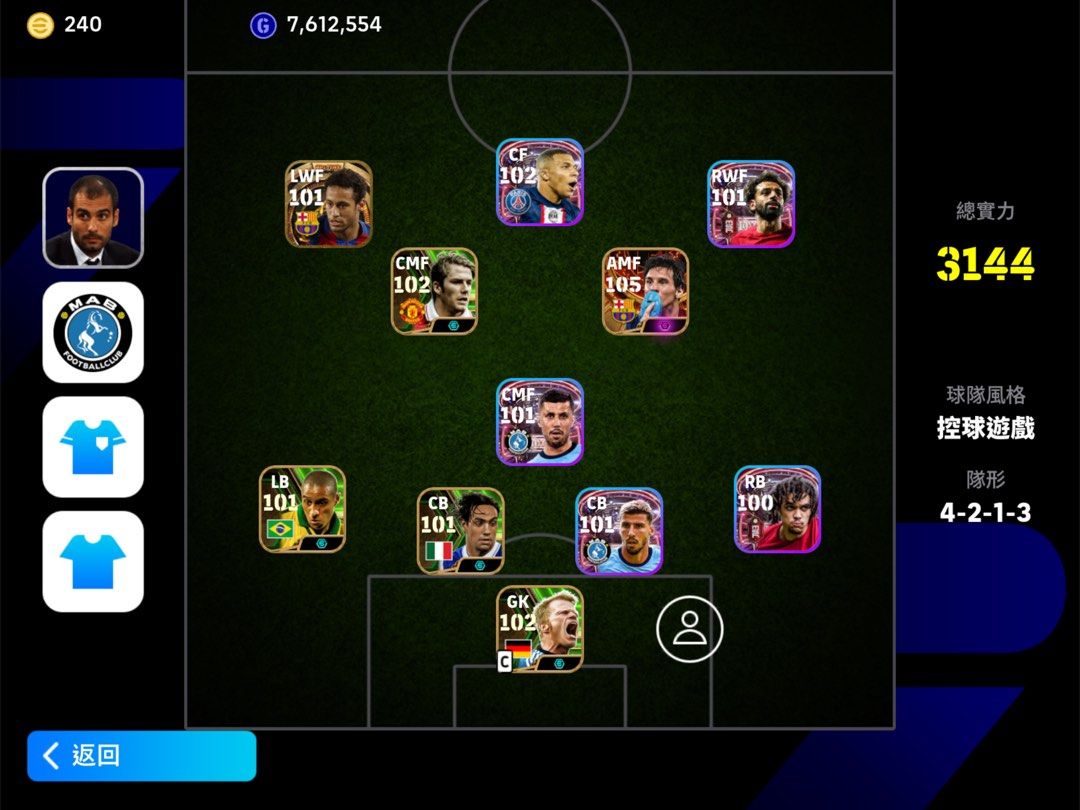Pick the CB 101 Italy card
The image size is (1080, 810).
[461, 531]
